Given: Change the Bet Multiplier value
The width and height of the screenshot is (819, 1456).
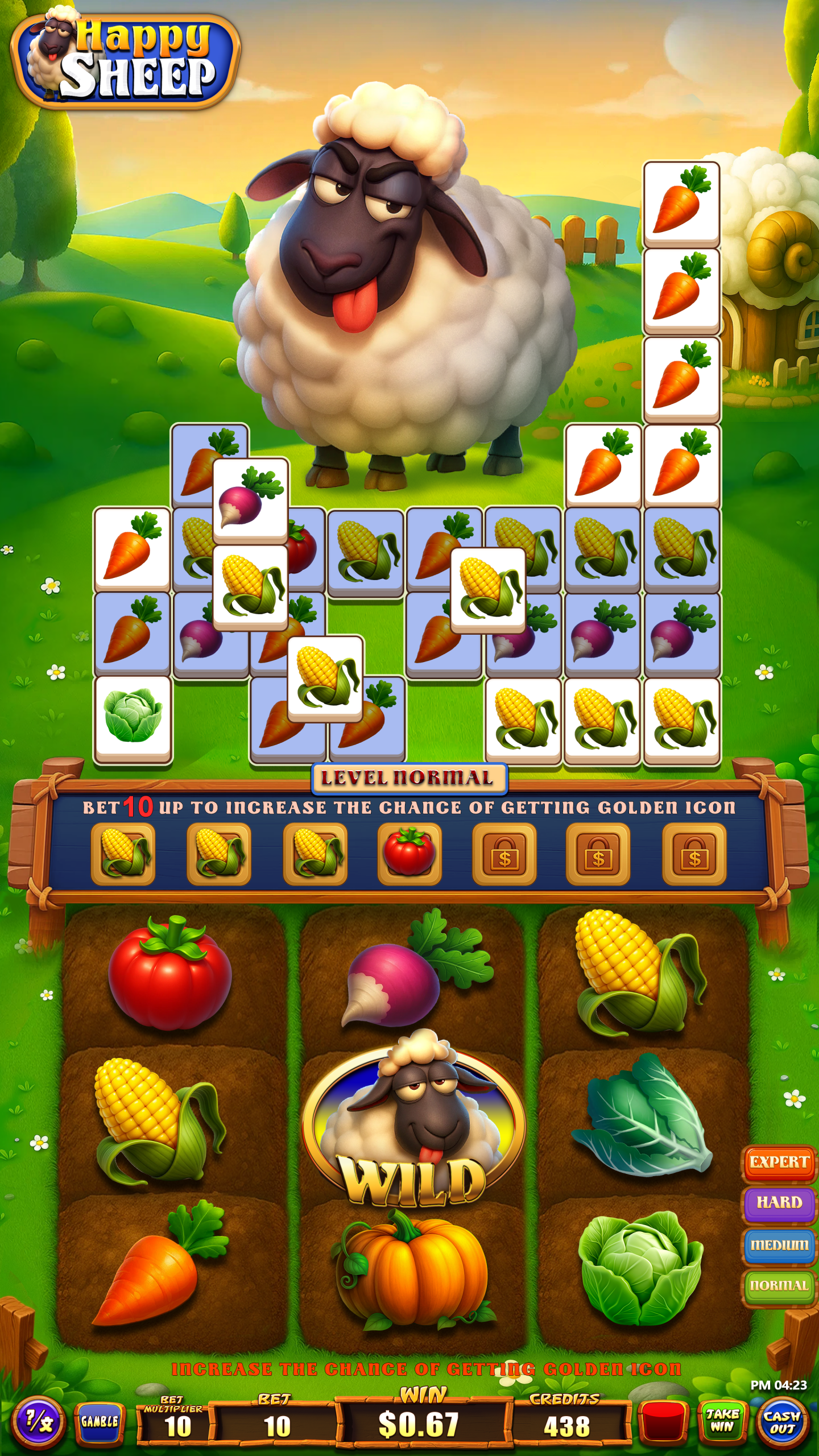Looking at the screenshot, I should [x=177, y=1426].
